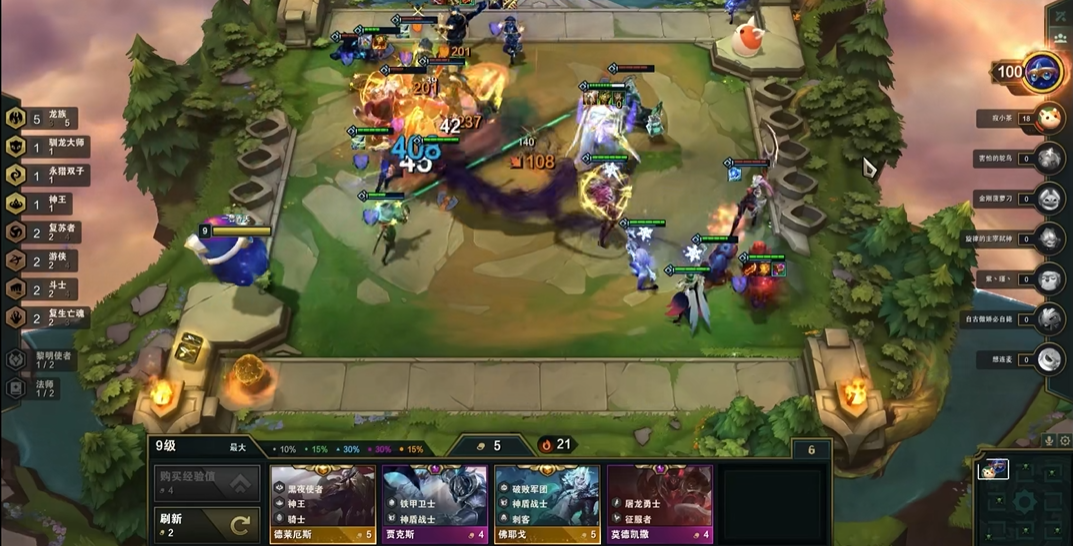Select the 神王 trait entry
This screenshot has width=1073, height=546.
(x=42, y=204)
